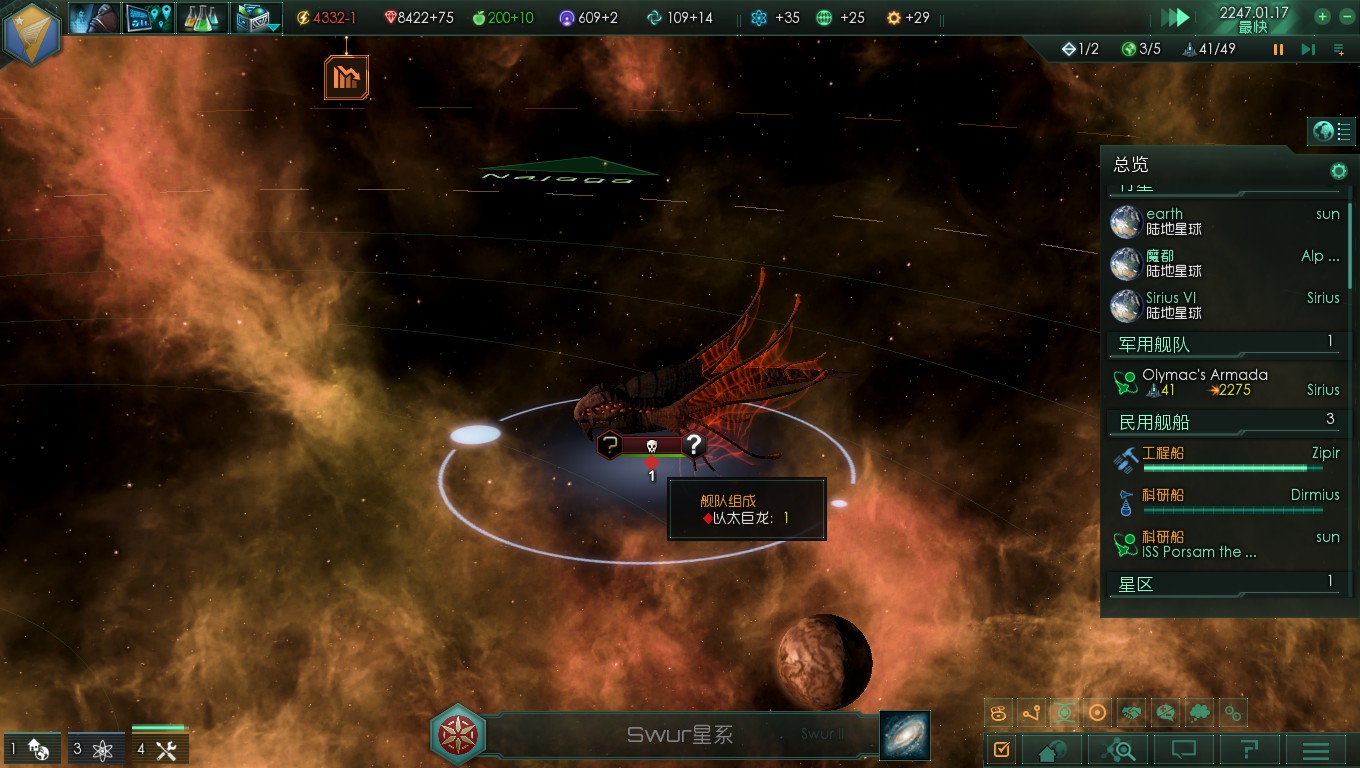The height and width of the screenshot is (768, 1360).
Task: Select the diplomacy handshake map mode
Action: [1131, 712]
